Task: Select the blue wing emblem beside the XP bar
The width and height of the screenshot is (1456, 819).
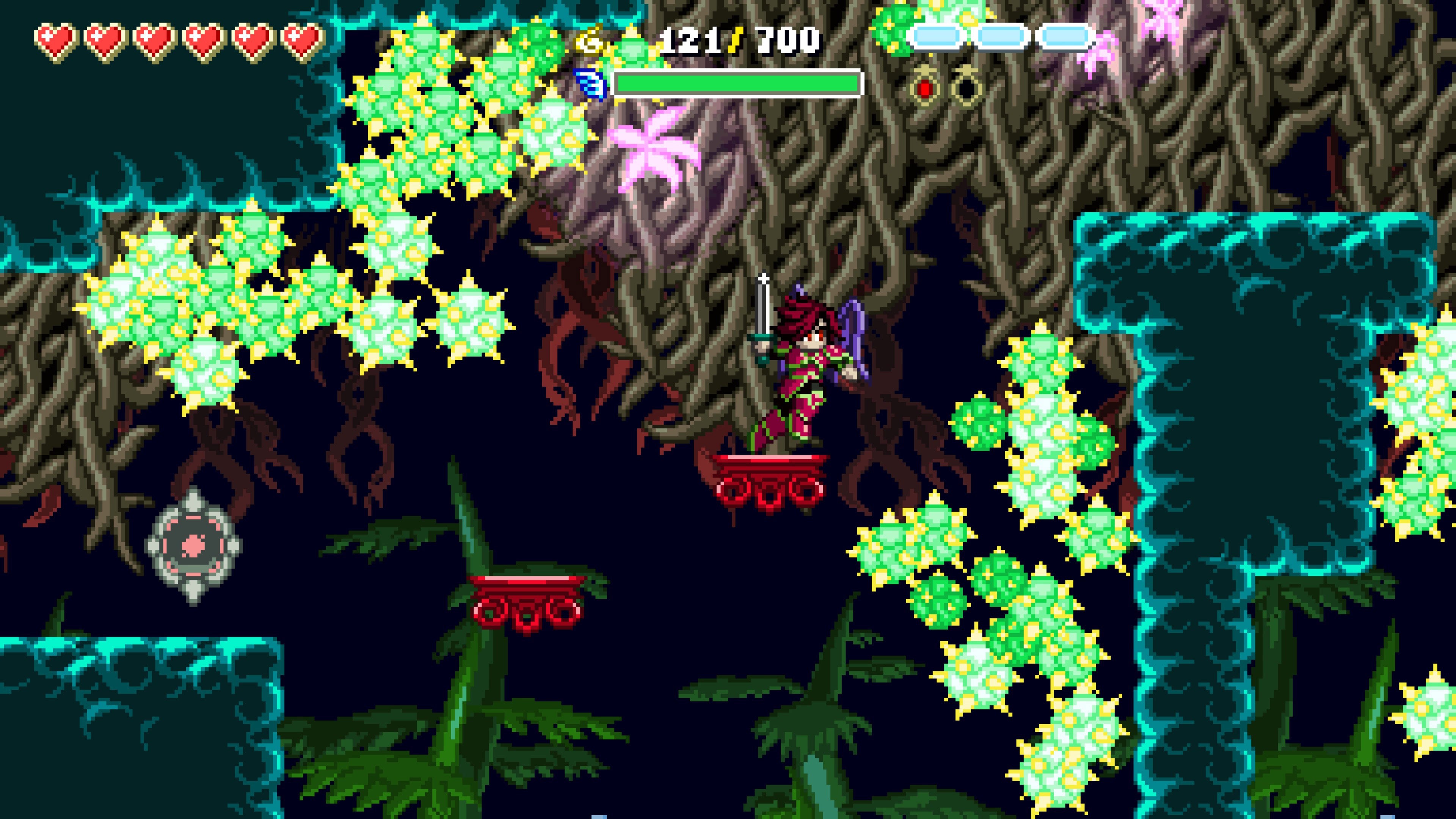Action: coord(590,84)
